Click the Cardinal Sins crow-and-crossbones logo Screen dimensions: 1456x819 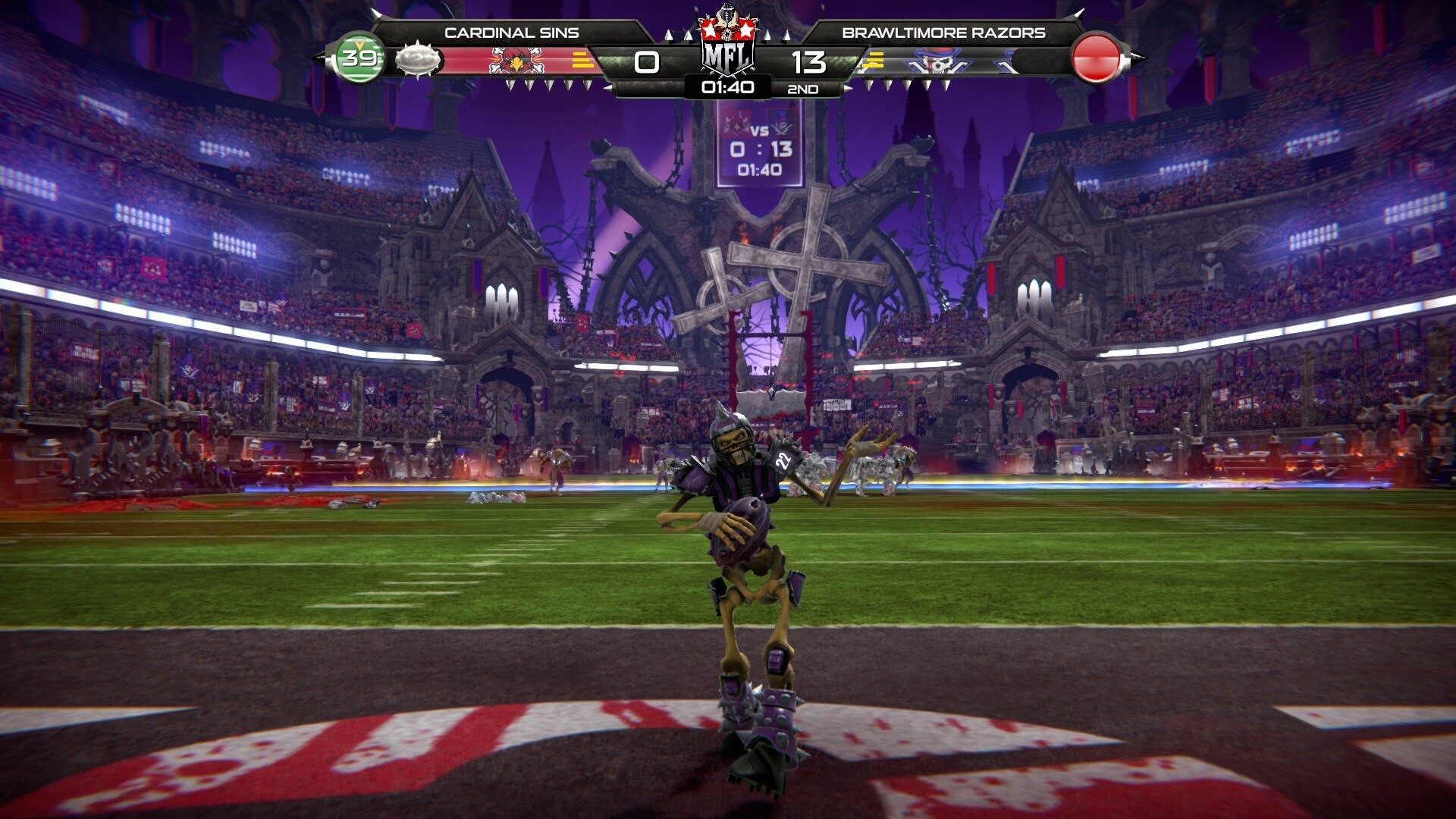[518, 58]
